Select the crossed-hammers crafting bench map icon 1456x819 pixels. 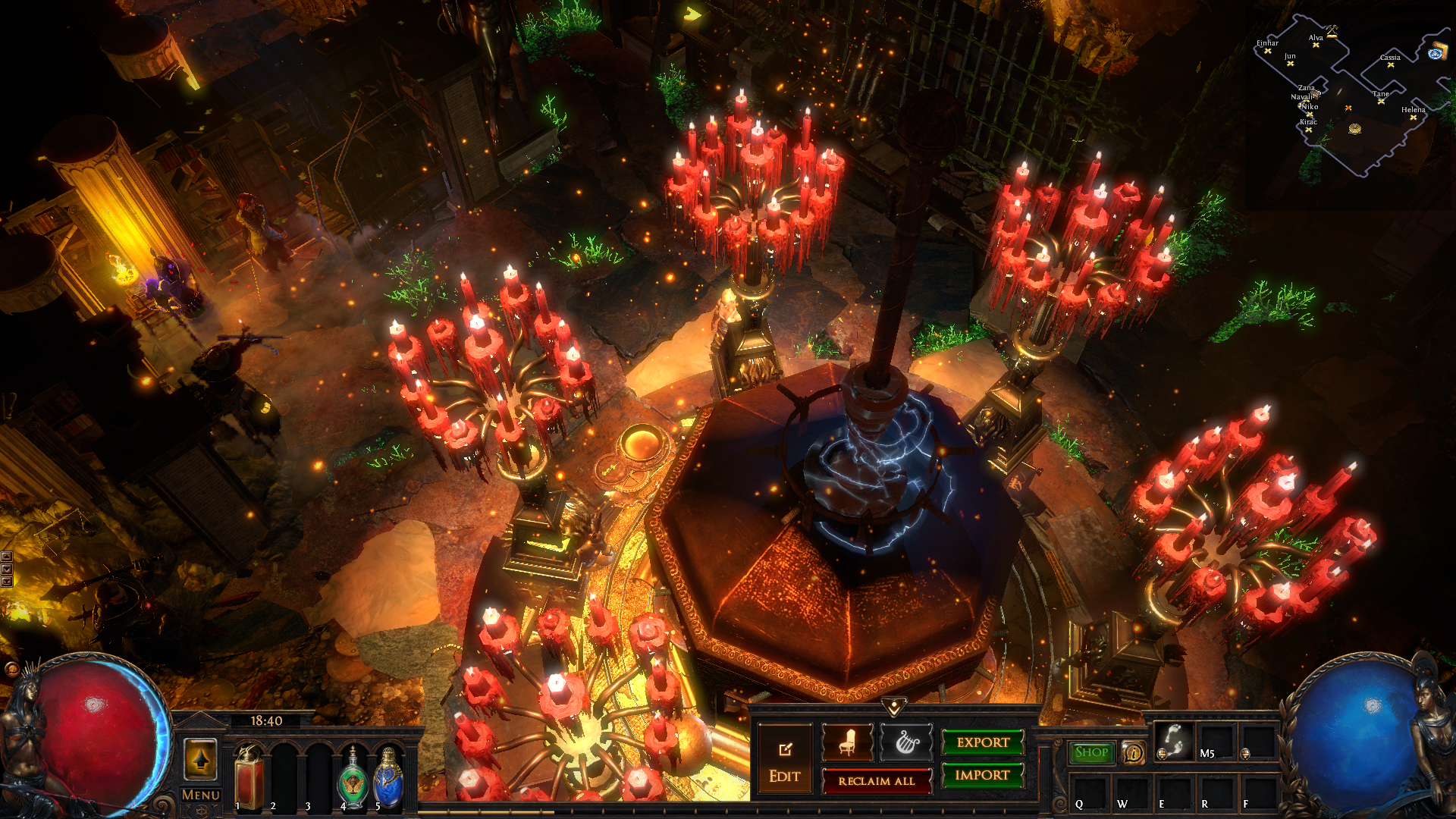[x=1332, y=31]
